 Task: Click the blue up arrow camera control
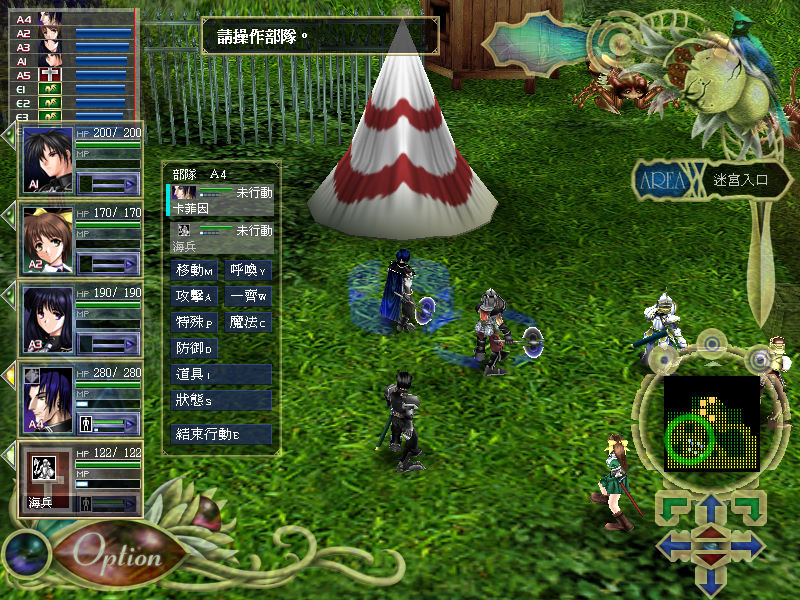tap(709, 510)
